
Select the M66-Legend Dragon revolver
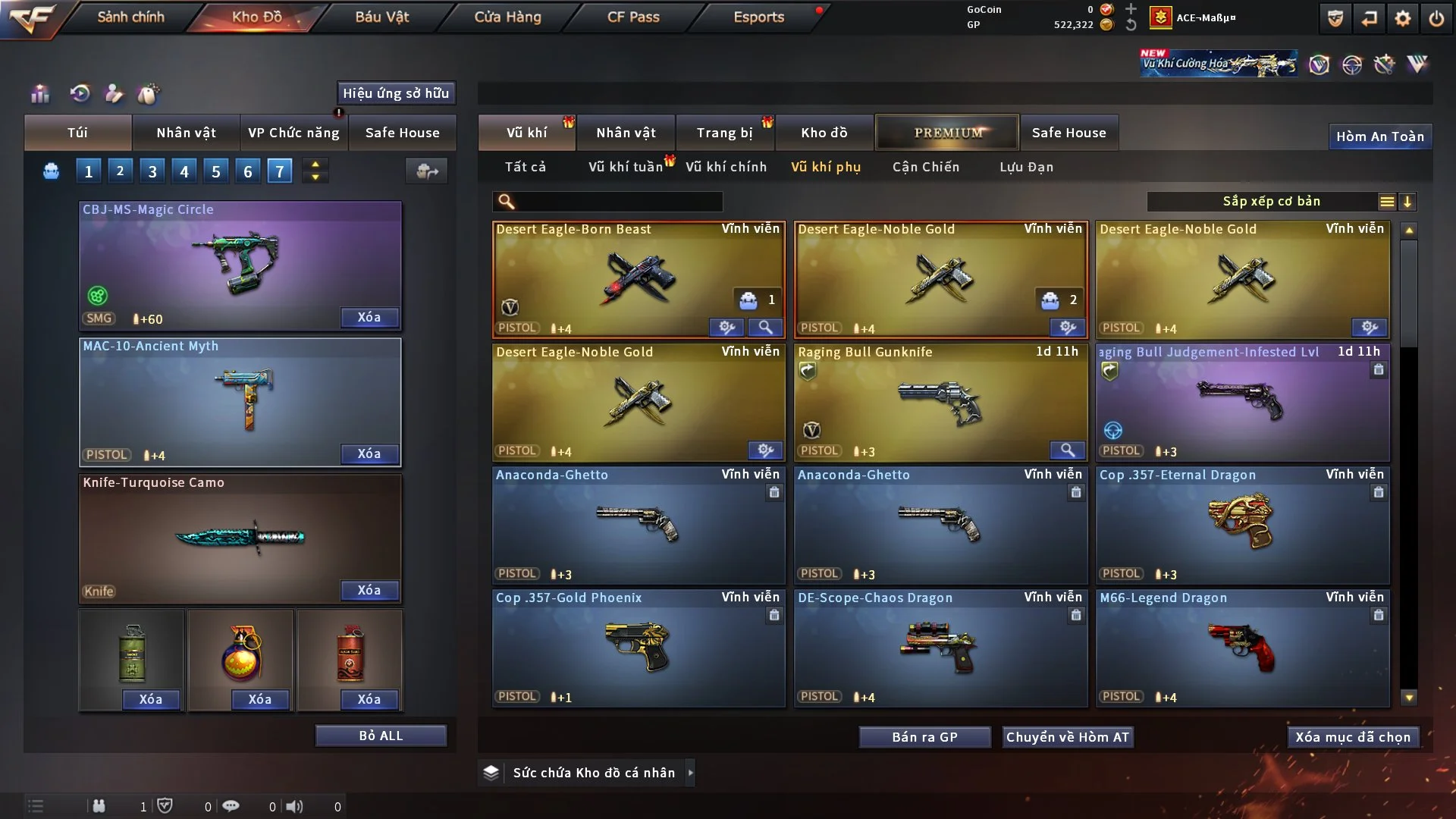(1242, 647)
